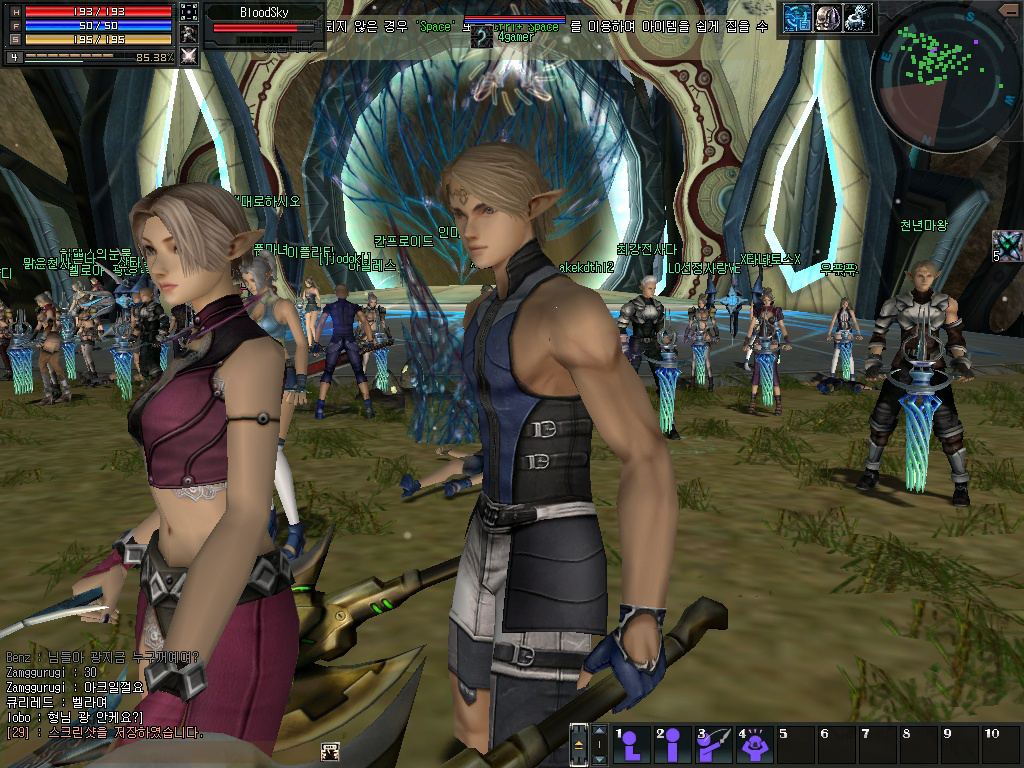Image resolution: width=1024 pixels, height=768 pixels.
Task: Click the green cross buff icon with count 5
Action: (1007, 245)
